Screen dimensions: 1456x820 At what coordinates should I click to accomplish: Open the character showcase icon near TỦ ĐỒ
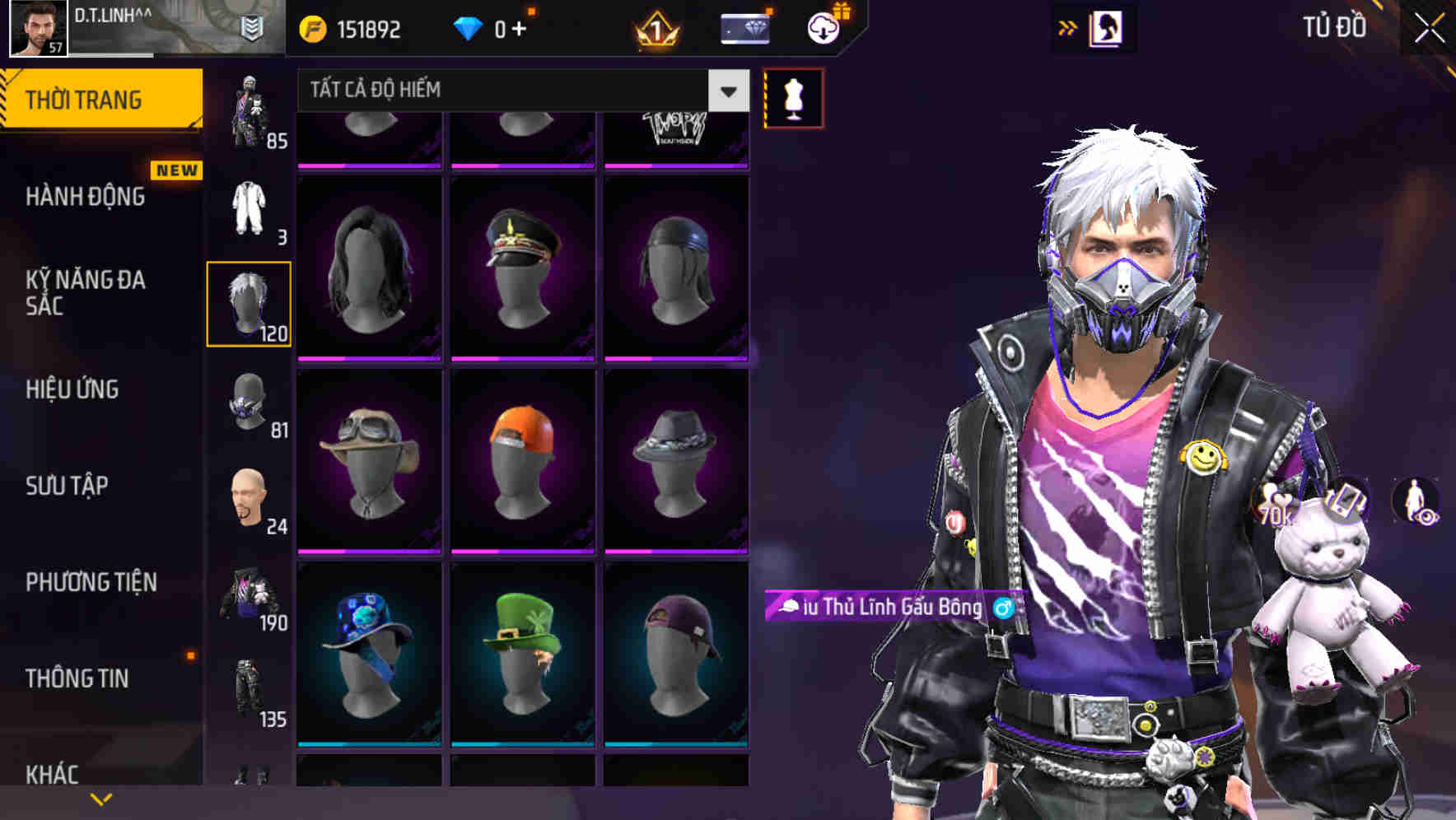click(x=1105, y=27)
